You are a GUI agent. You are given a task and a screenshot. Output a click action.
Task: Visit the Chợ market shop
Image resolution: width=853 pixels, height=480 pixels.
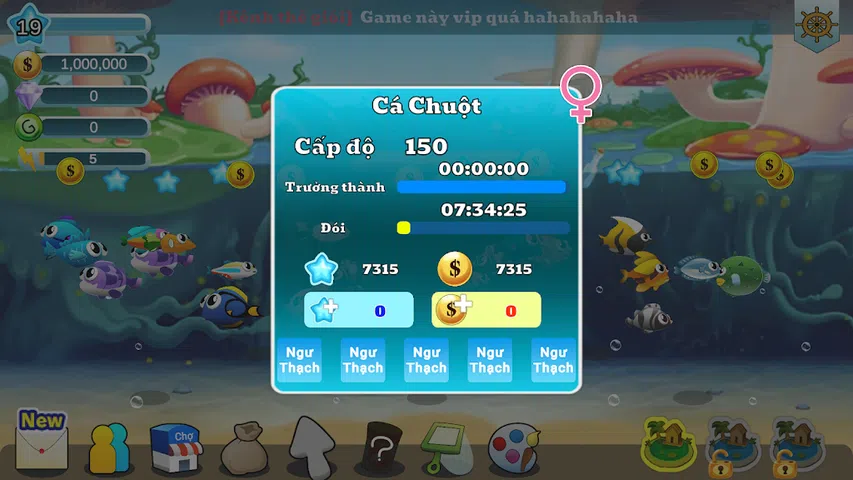(175, 447)
